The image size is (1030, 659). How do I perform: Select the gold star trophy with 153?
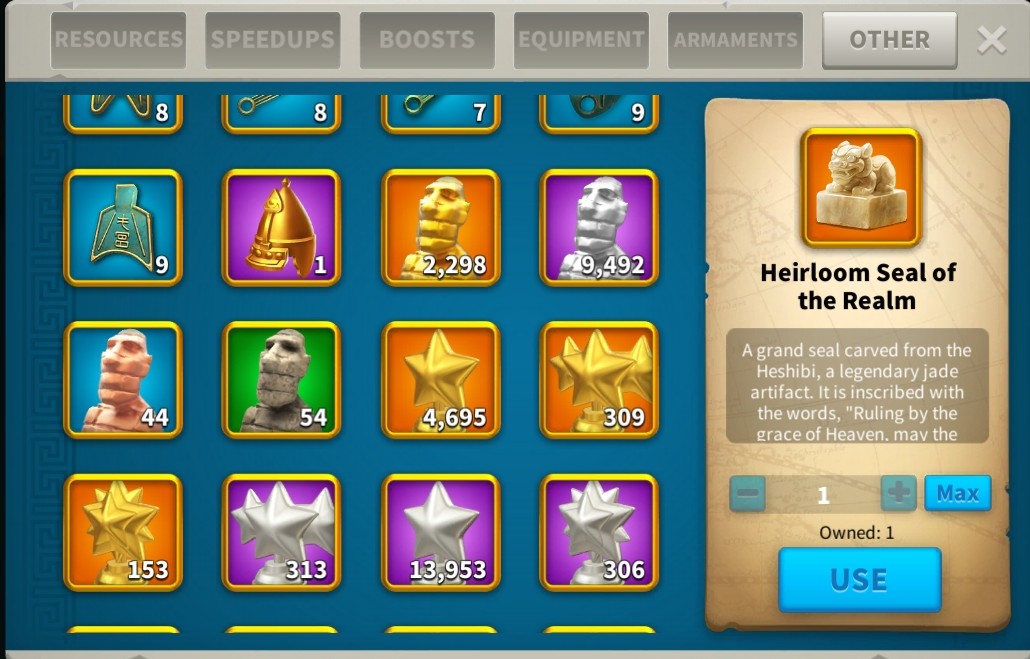pyautogui.click(x=123, y=532)
